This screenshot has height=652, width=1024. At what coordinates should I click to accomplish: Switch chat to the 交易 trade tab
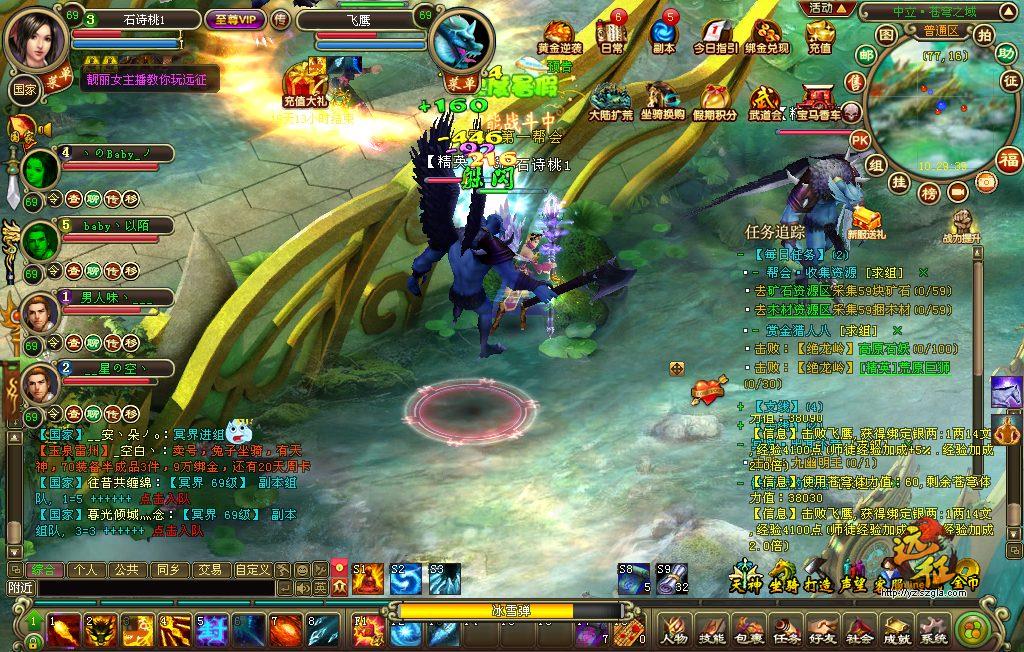(x=209, y=570)
